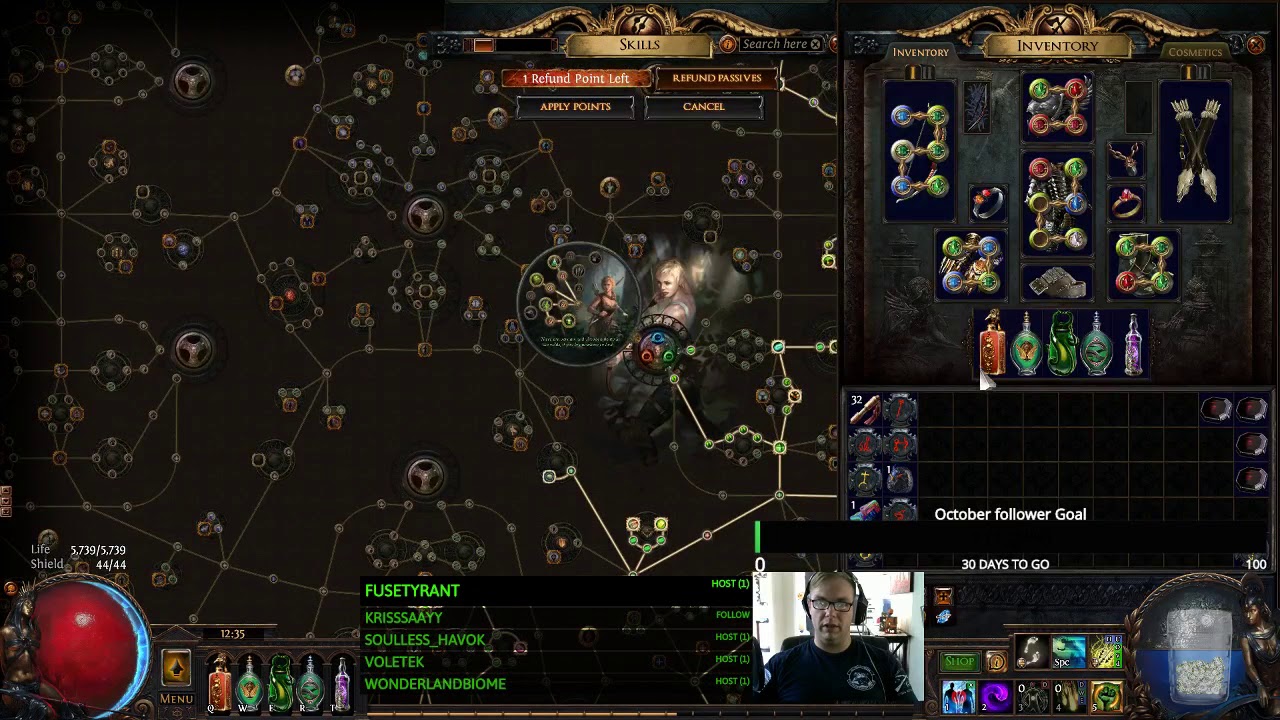Select the equipped bow weapon slot
Screen dimensions: 1280x720
(x=920, y=150)
